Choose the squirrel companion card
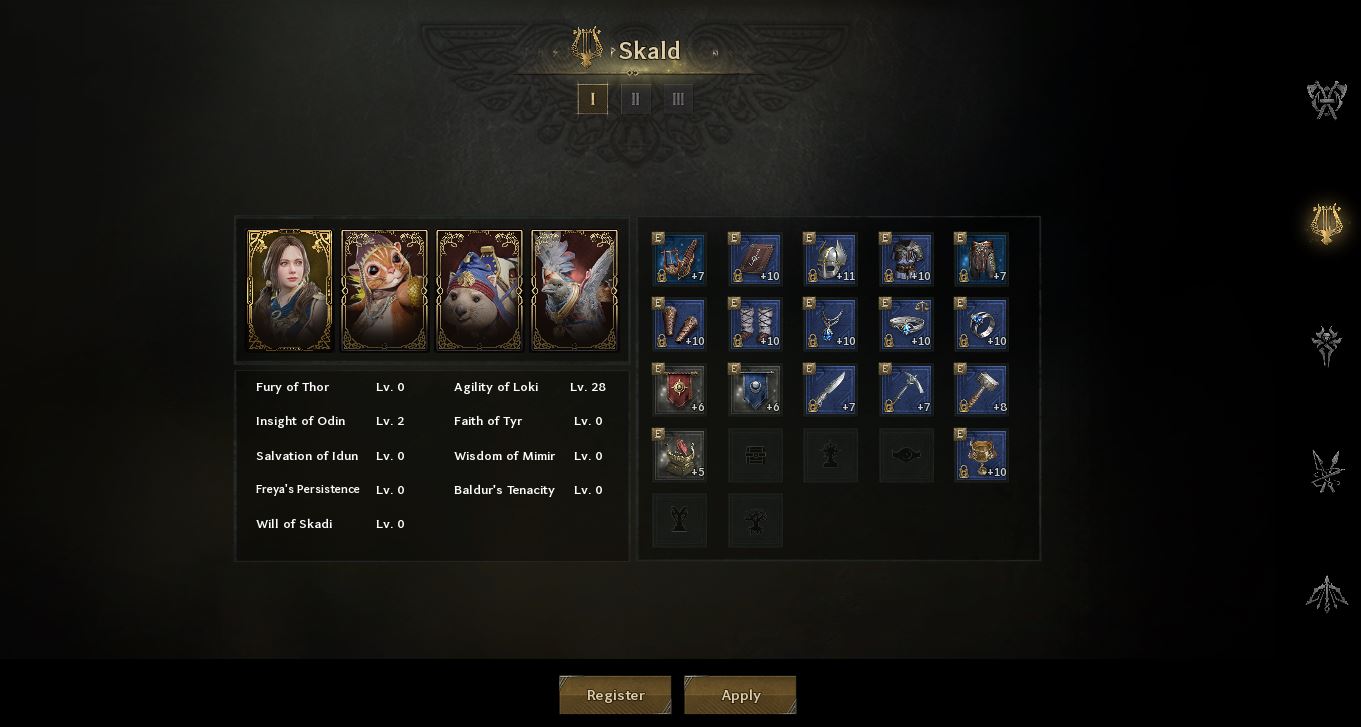This screenshot has width=1361, height=727. point(384,290)
